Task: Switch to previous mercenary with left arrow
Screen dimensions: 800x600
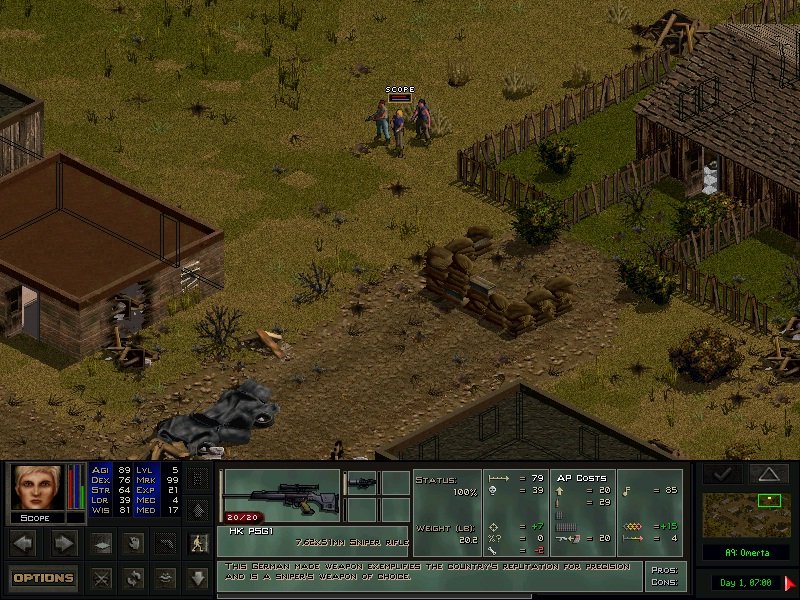Action: click(24, 544)
